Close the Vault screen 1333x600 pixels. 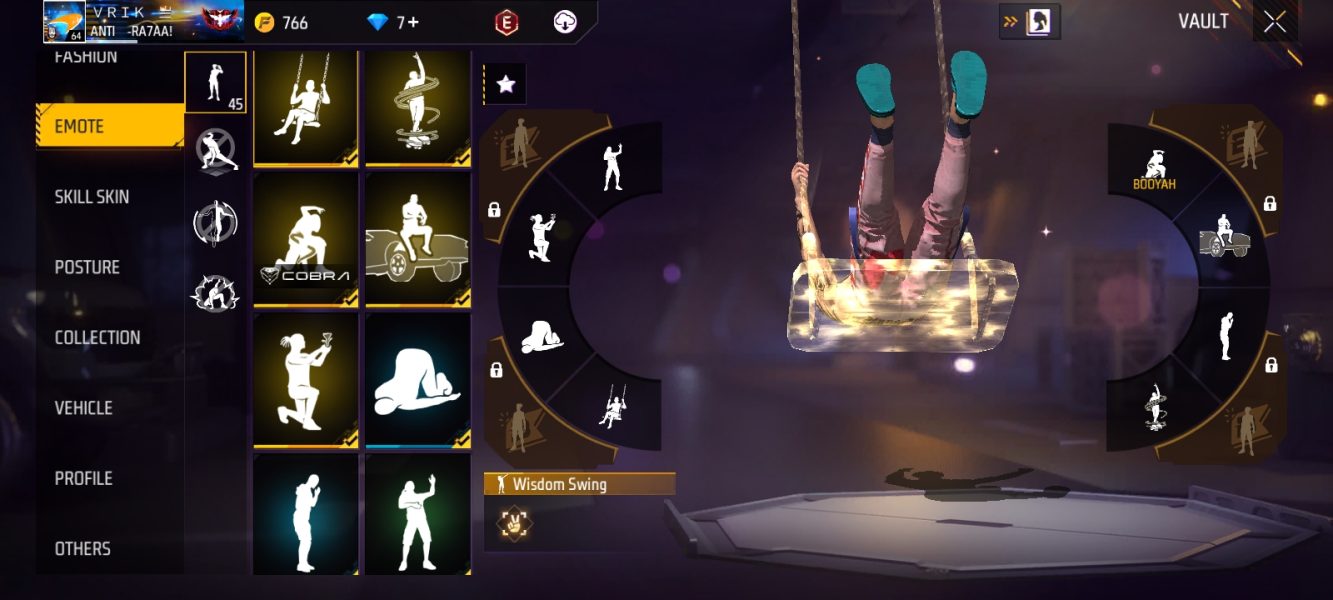[x=1275, y=21]
